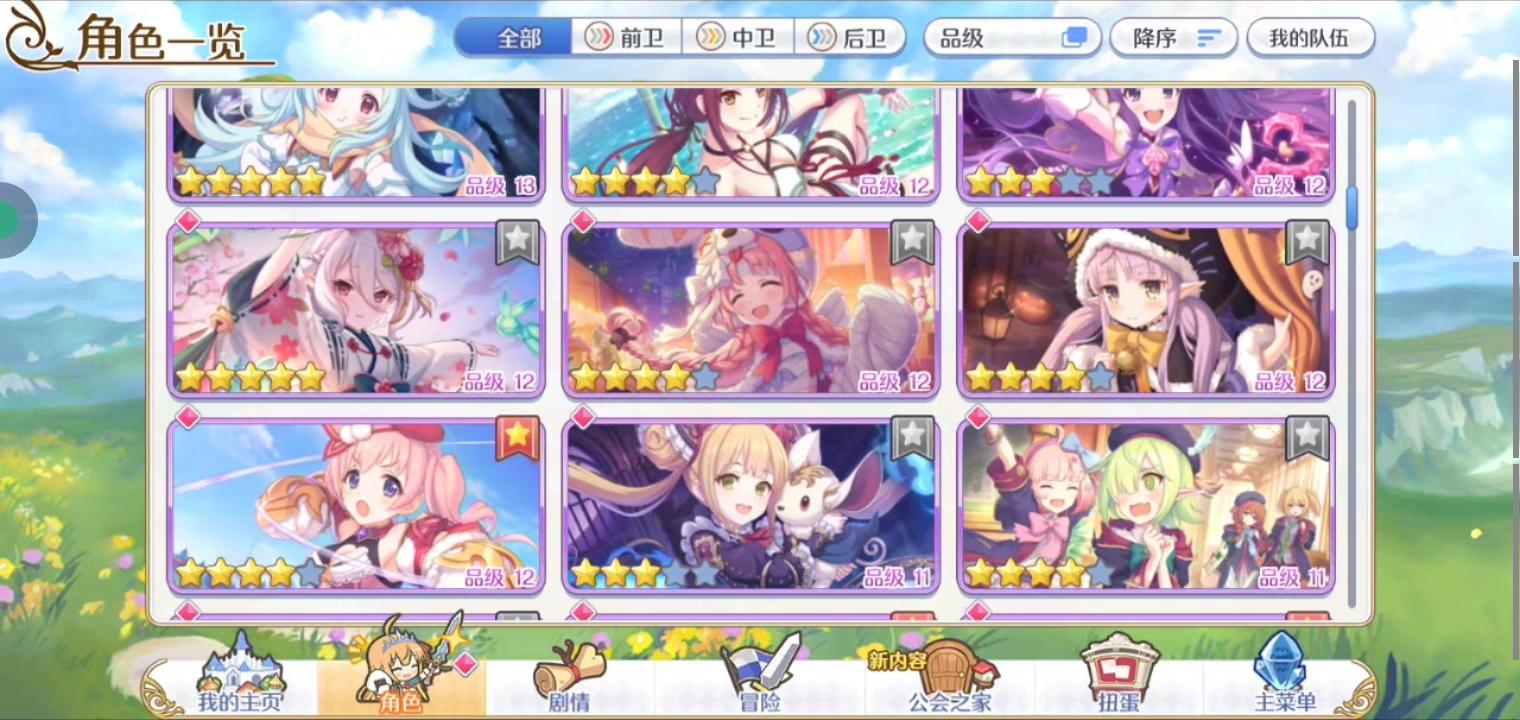This screenshot has width=1520, height=720.
Task: Open 我的队伍 (My Teams) button
Action: (1310, 37)
